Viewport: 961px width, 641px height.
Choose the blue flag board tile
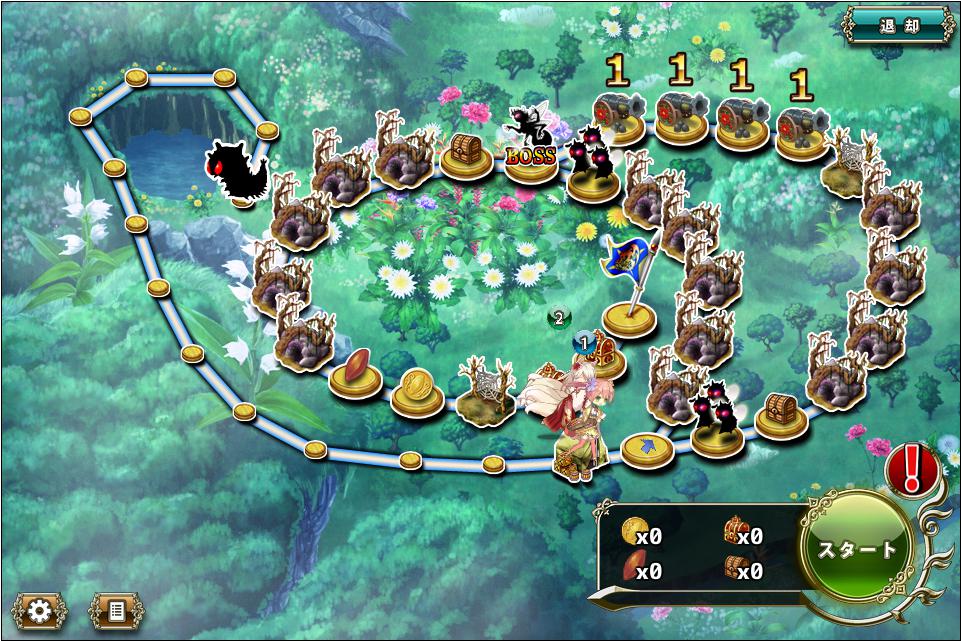coord(630,315)
